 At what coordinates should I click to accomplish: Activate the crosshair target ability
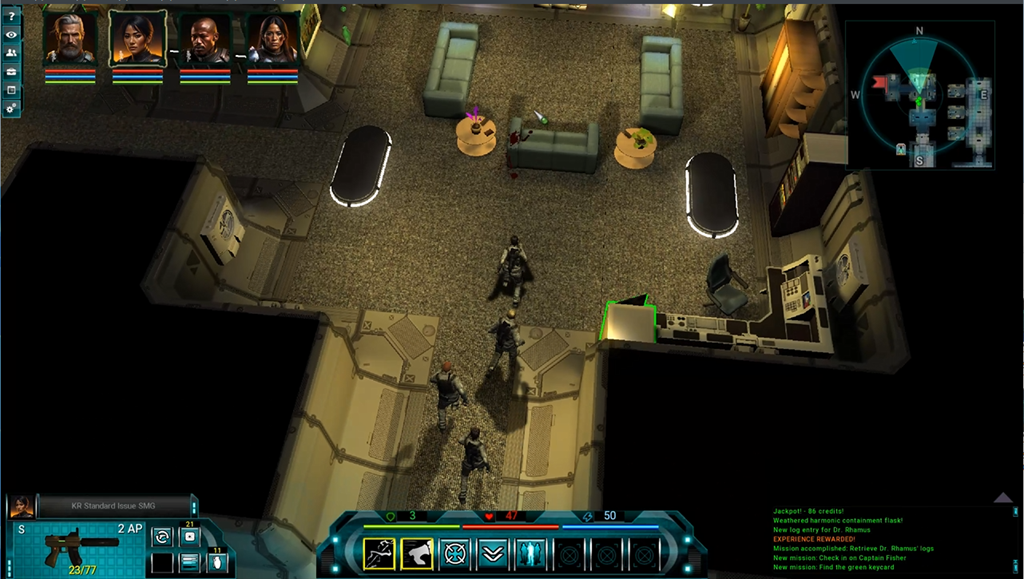click(x=455, y=553)
